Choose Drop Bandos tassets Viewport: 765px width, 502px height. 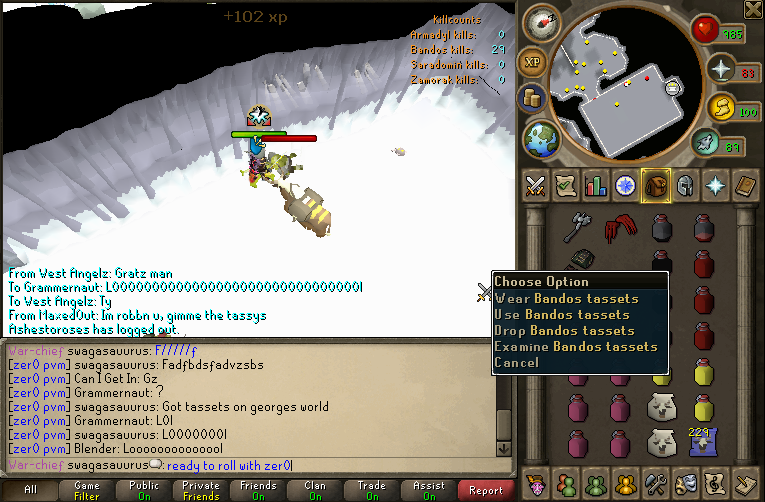click(x=564, y=330)
